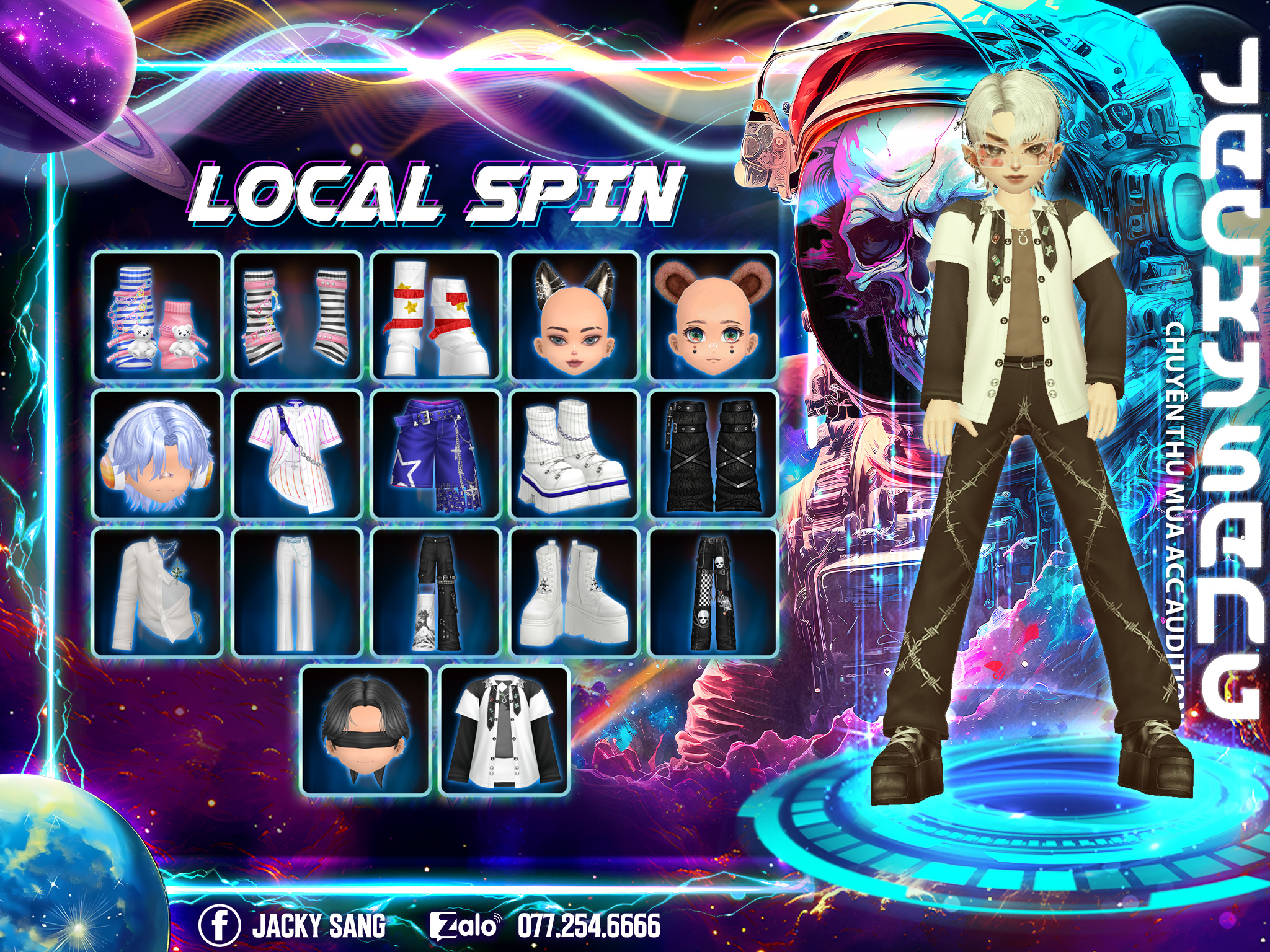Select the black skull checkered pants
The height and width of the screenshot is (952, 1270).
(713, 592)
